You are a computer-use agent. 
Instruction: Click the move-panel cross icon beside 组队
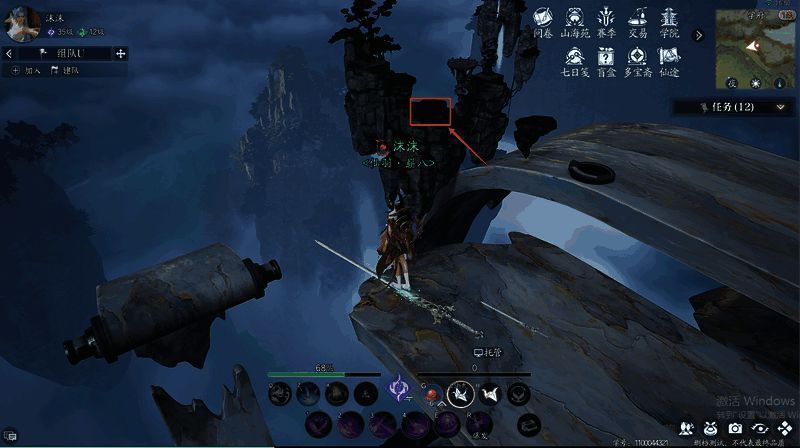121,53
